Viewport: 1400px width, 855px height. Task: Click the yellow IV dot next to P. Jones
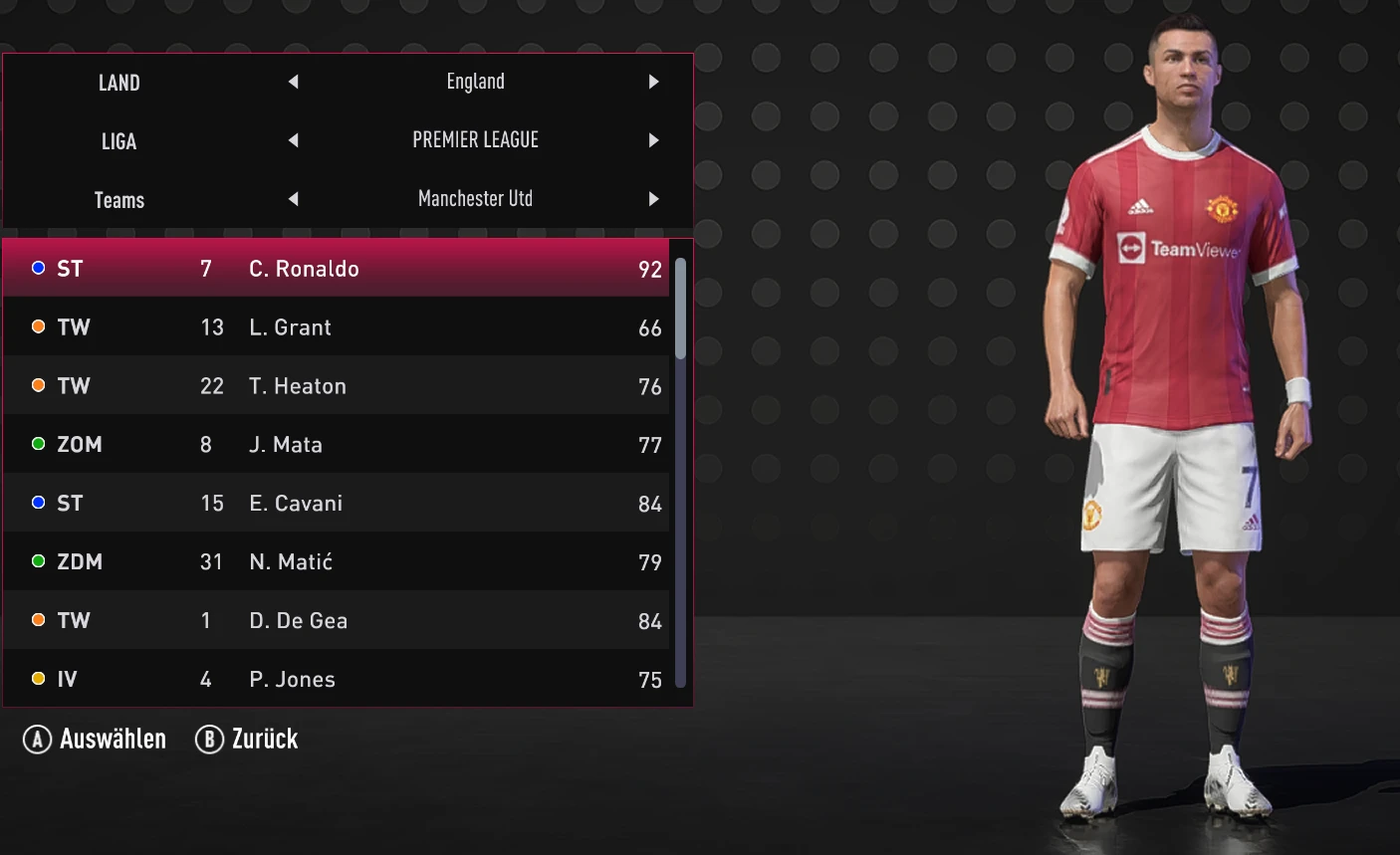[x=38, y=679]
